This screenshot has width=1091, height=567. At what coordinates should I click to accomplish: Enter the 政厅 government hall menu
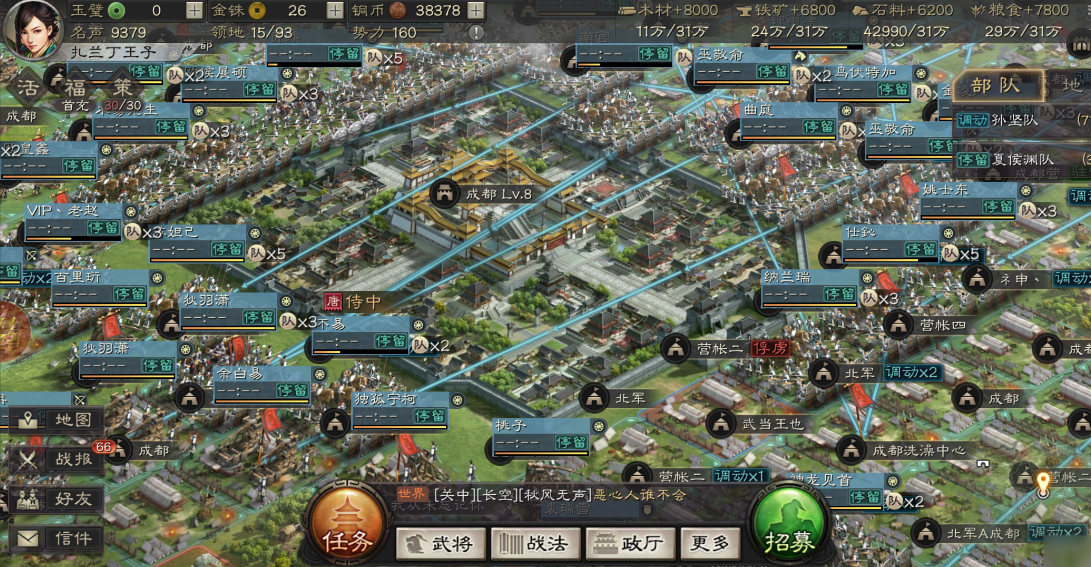click(x=627, y=543)
